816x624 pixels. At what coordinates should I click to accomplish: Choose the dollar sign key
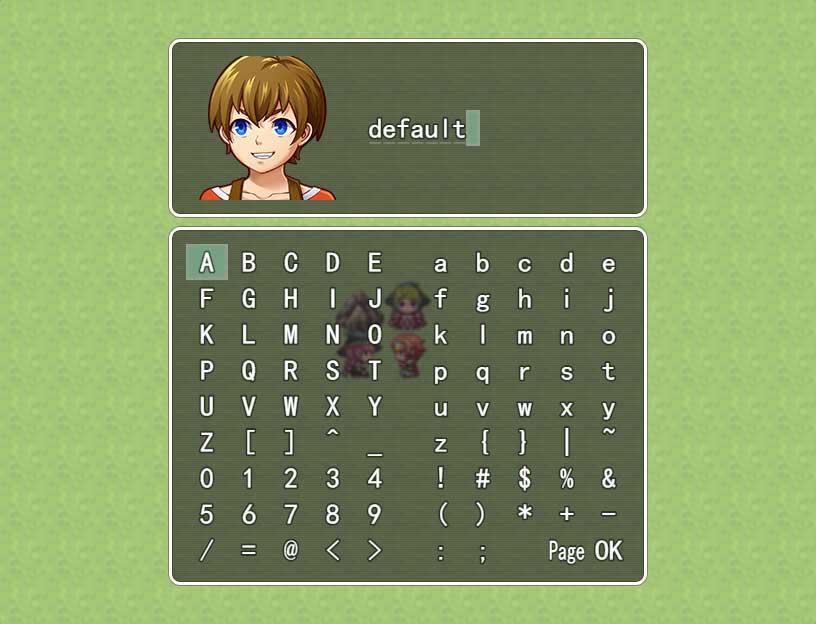(524, 478)
